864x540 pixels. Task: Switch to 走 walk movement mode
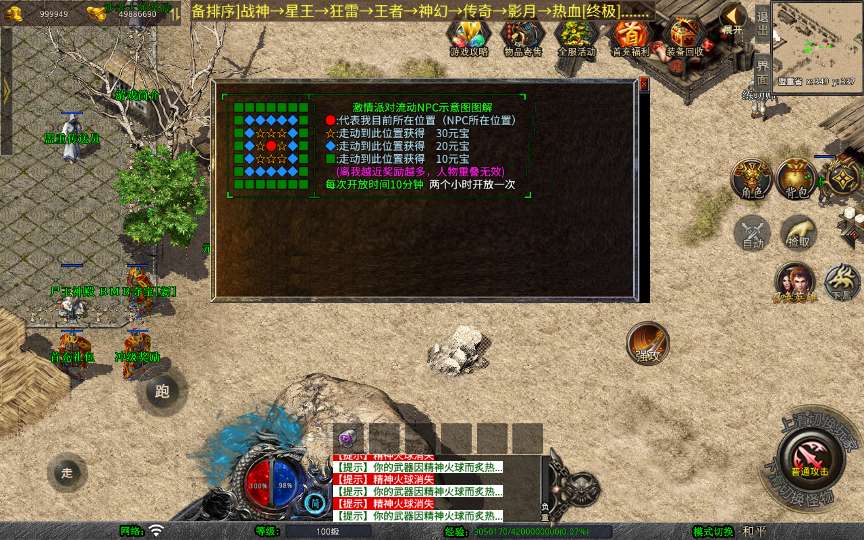click(67, 471)
